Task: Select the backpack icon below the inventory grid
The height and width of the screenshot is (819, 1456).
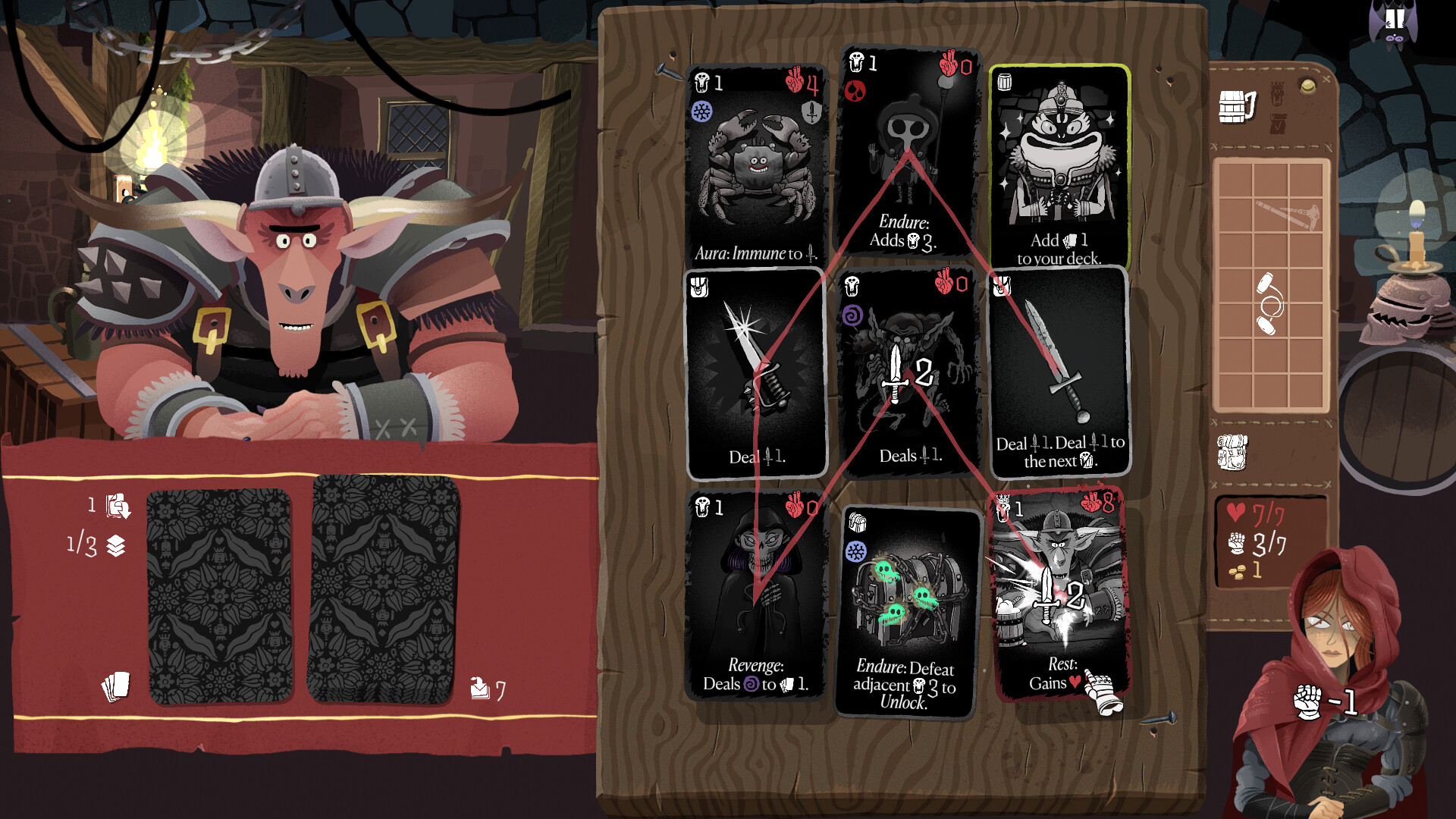Action: [1232, 453]
